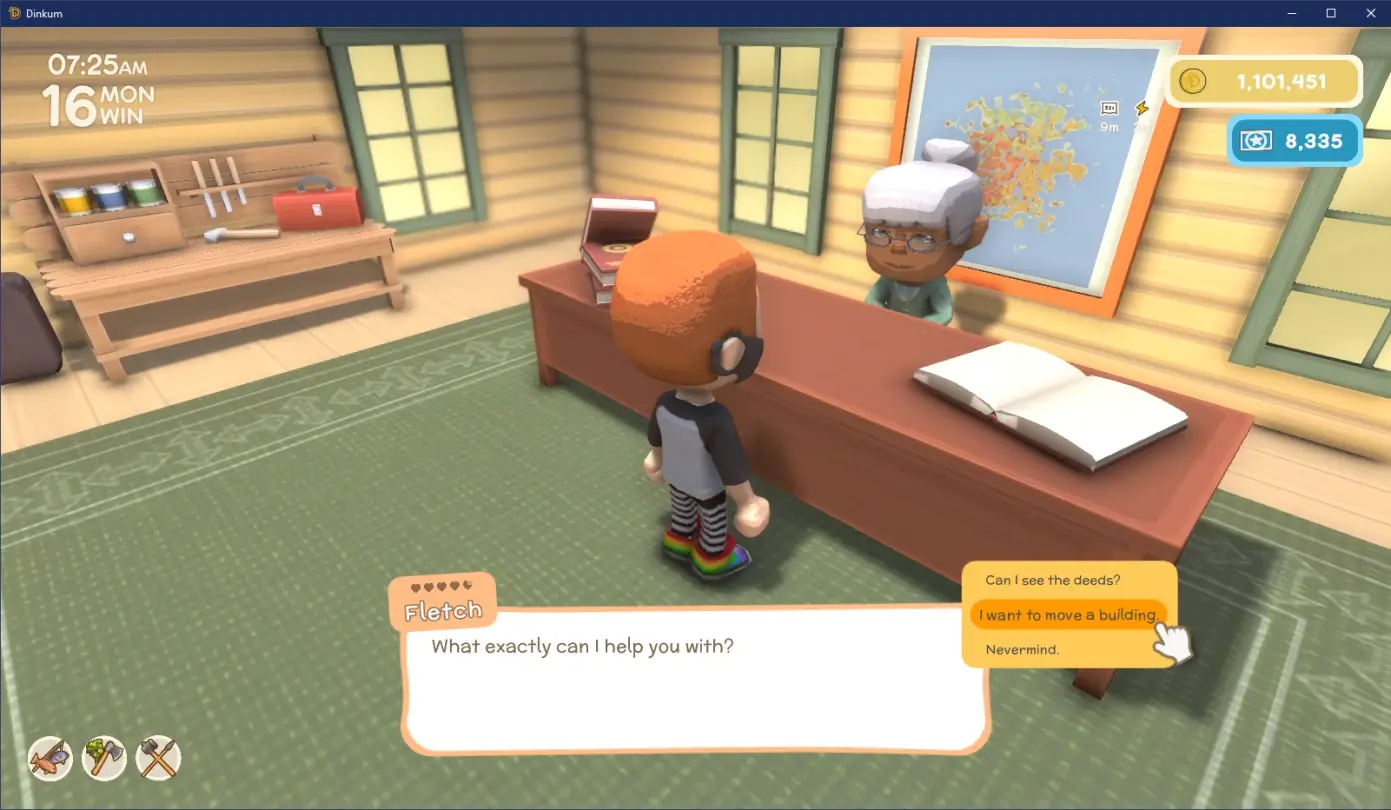
Task: Click the axe and tree icon
Action: [x=104, y=758]
